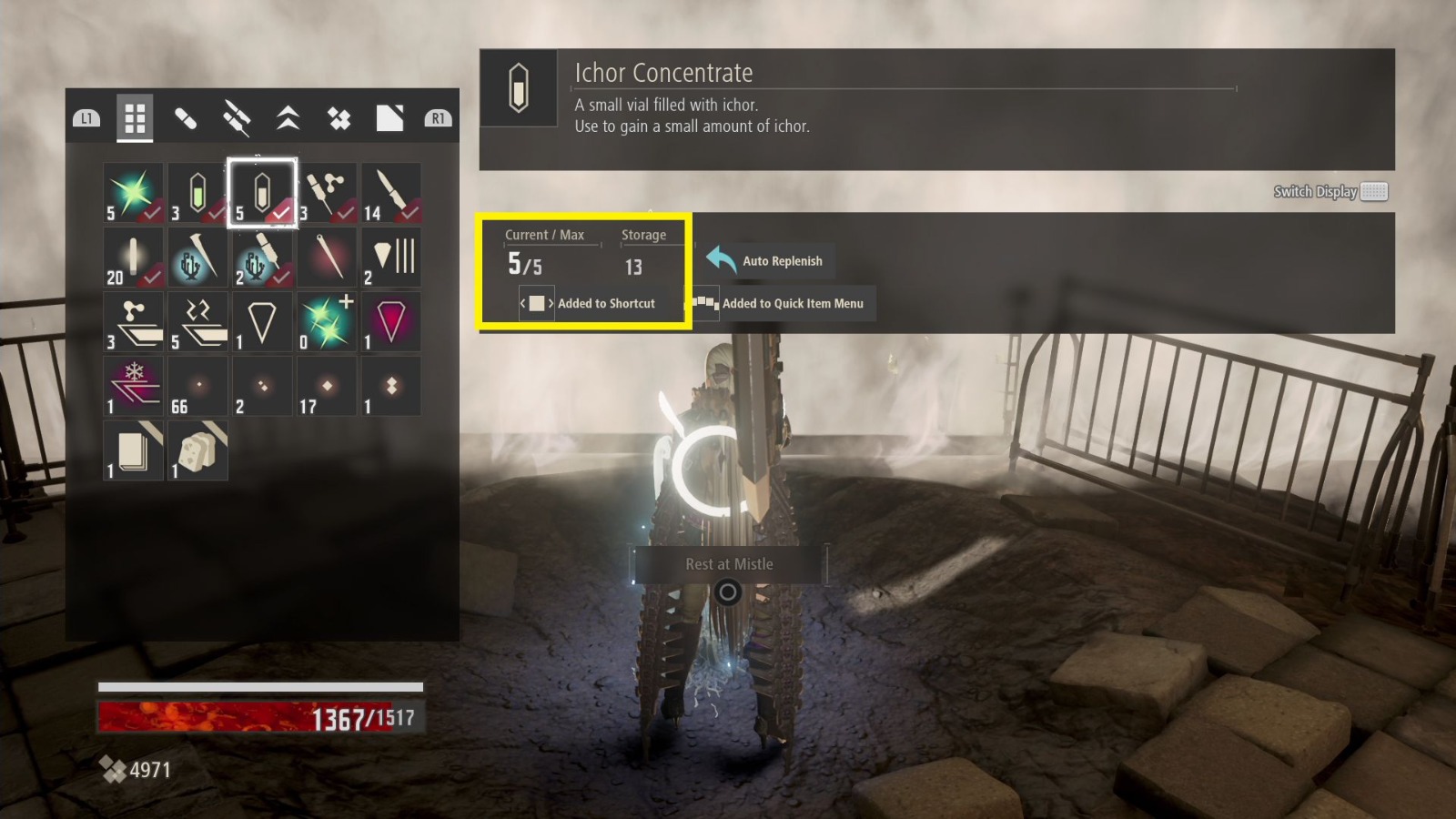Switch to the all-items grid tab
1456x819 pixels.
pos(135,118)
